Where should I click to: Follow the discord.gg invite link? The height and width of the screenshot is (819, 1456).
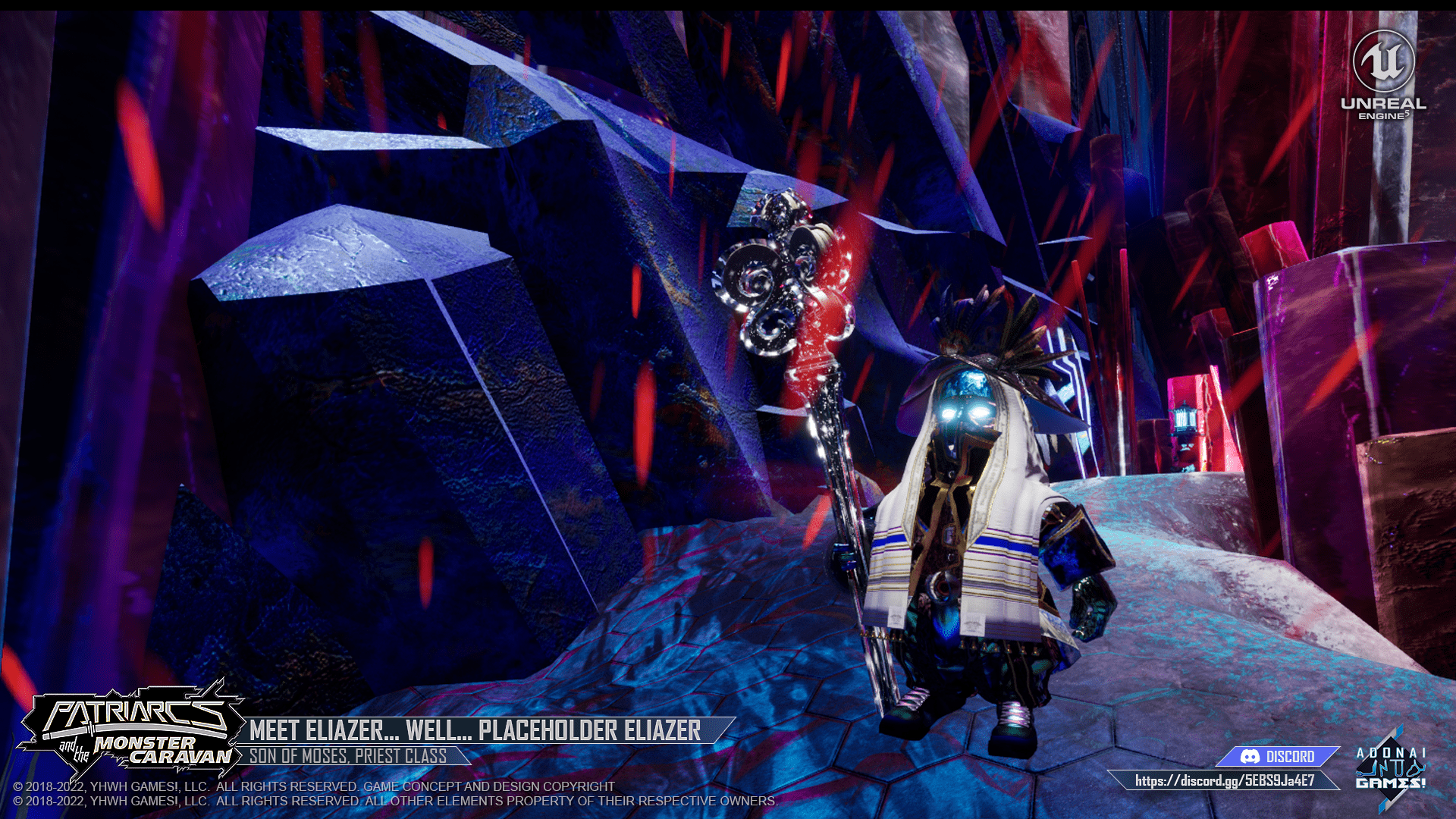[x=1224, y=780]
